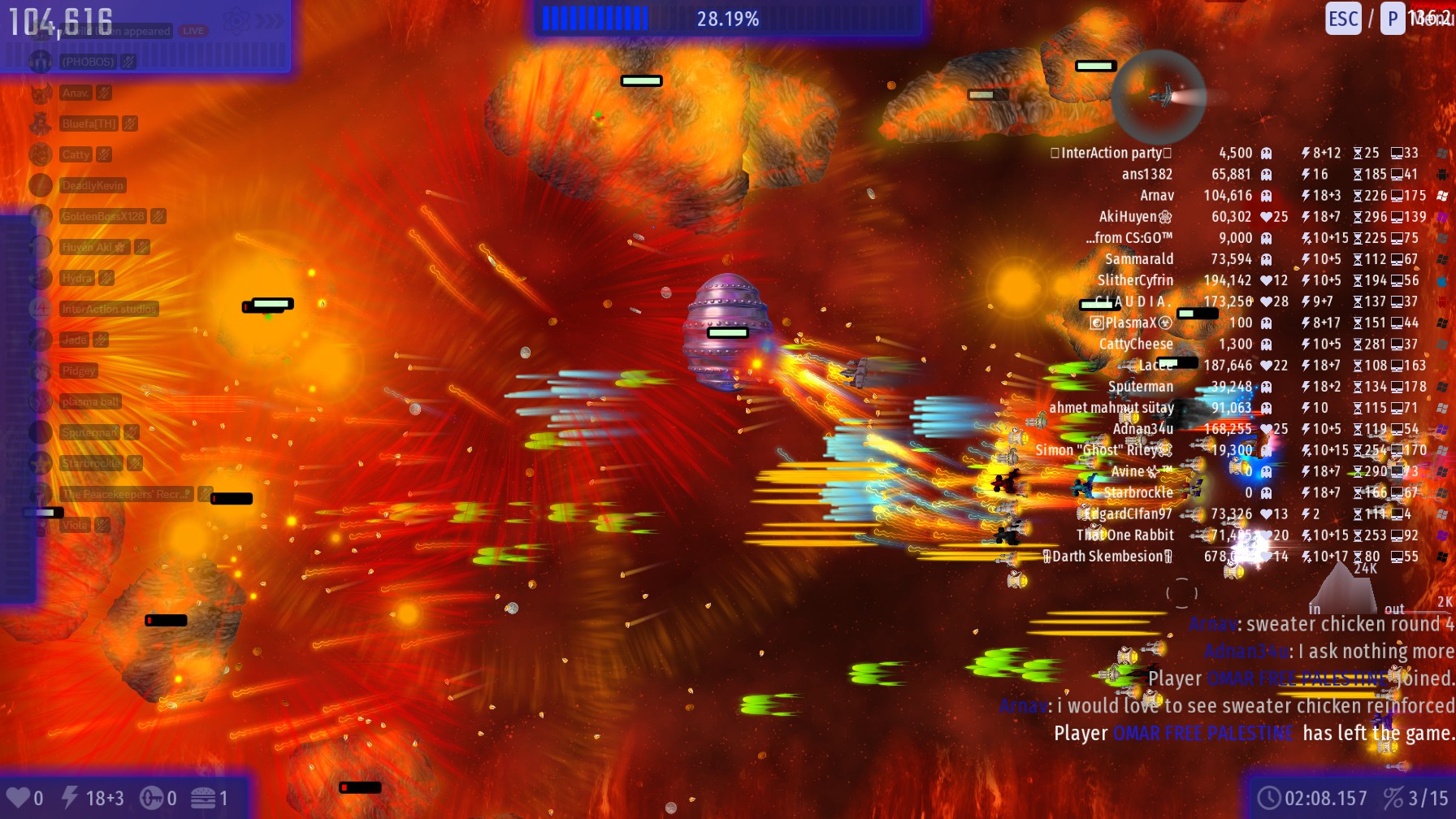
Task: Select the Sammarald scoreboard row
Action: [x=1139, y=259]
